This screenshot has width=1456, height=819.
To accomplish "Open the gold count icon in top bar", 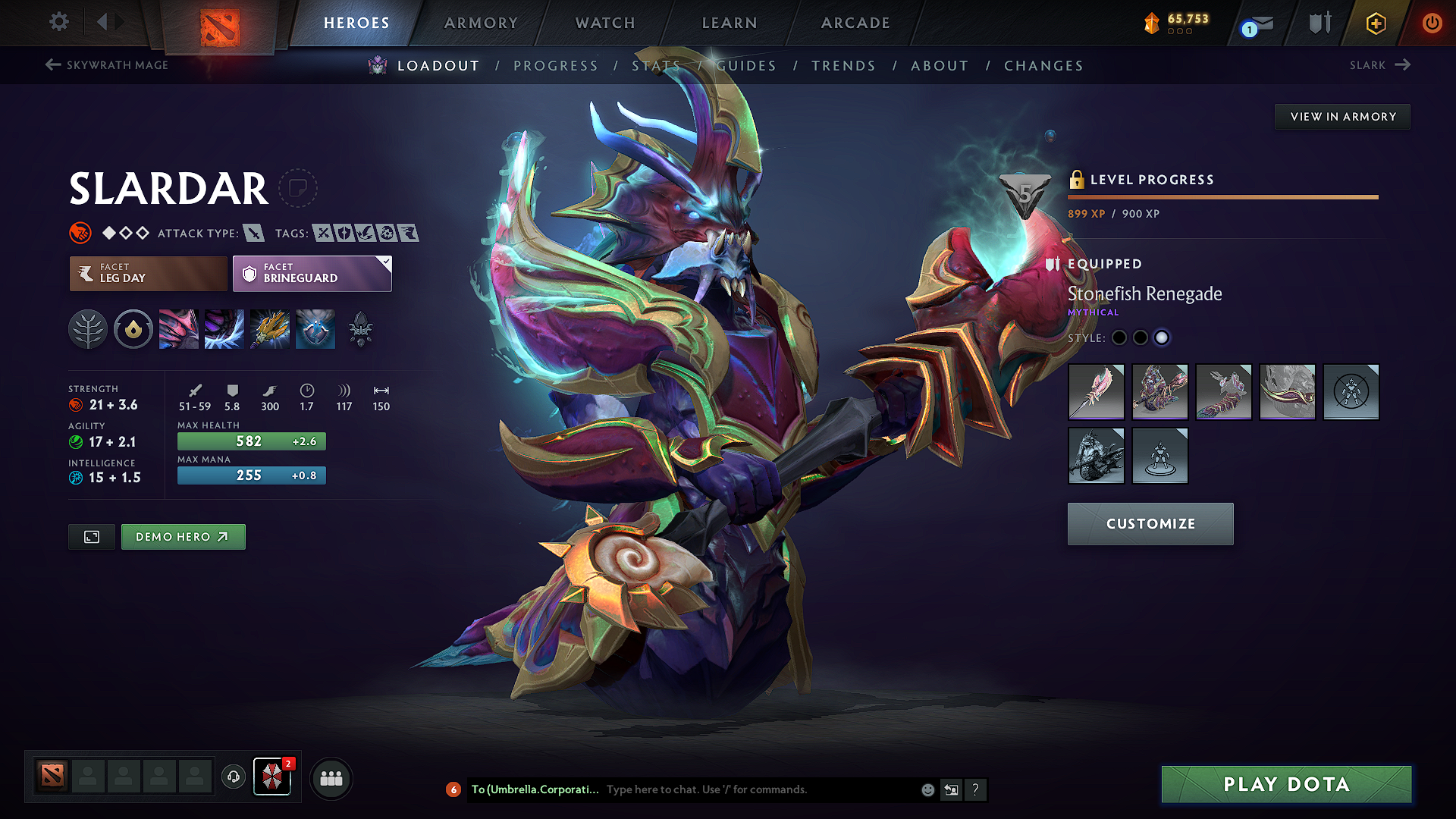I will 1151,23.
